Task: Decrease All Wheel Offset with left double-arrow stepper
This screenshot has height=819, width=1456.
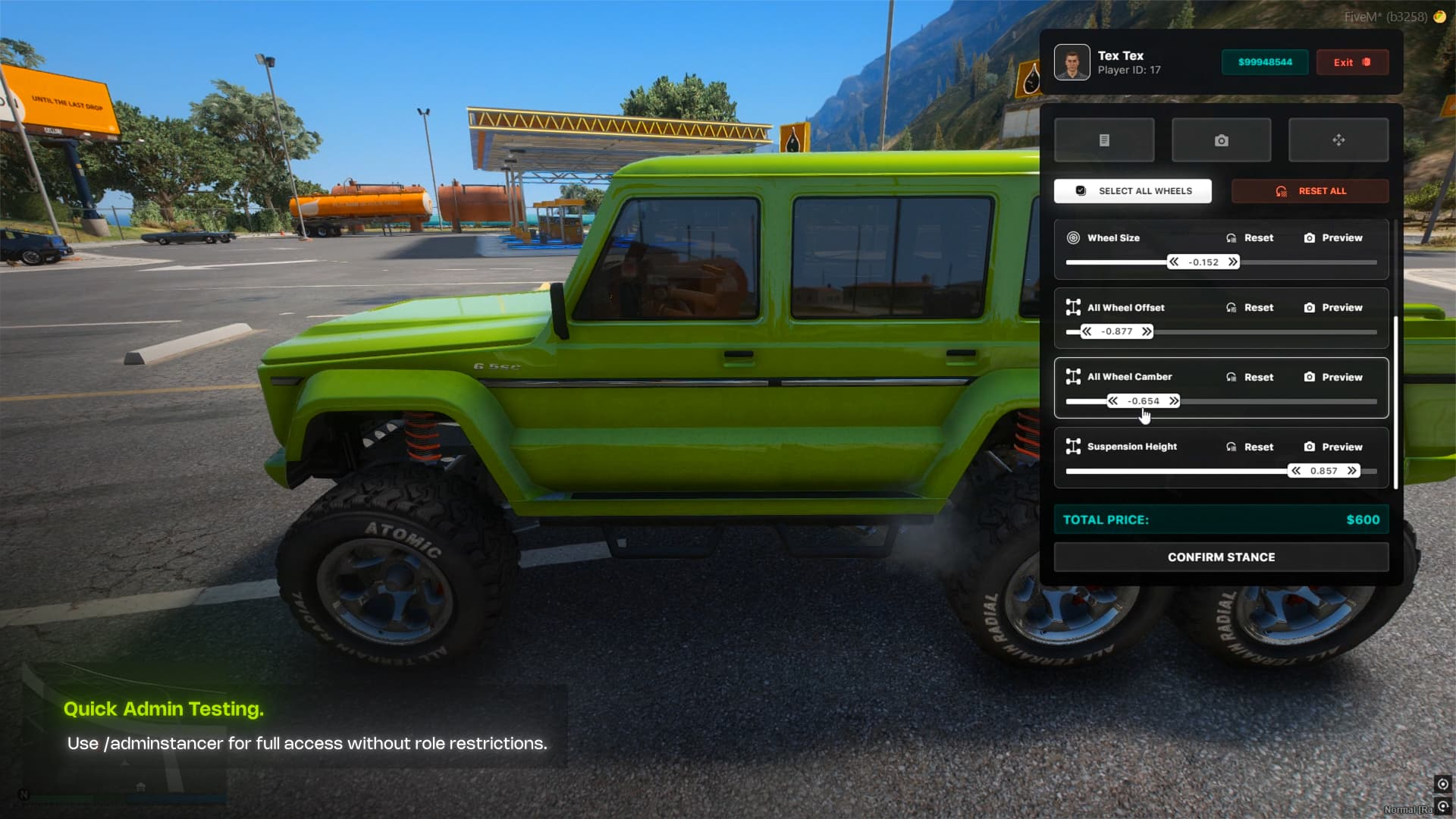Action: [x=1086, y=331]
